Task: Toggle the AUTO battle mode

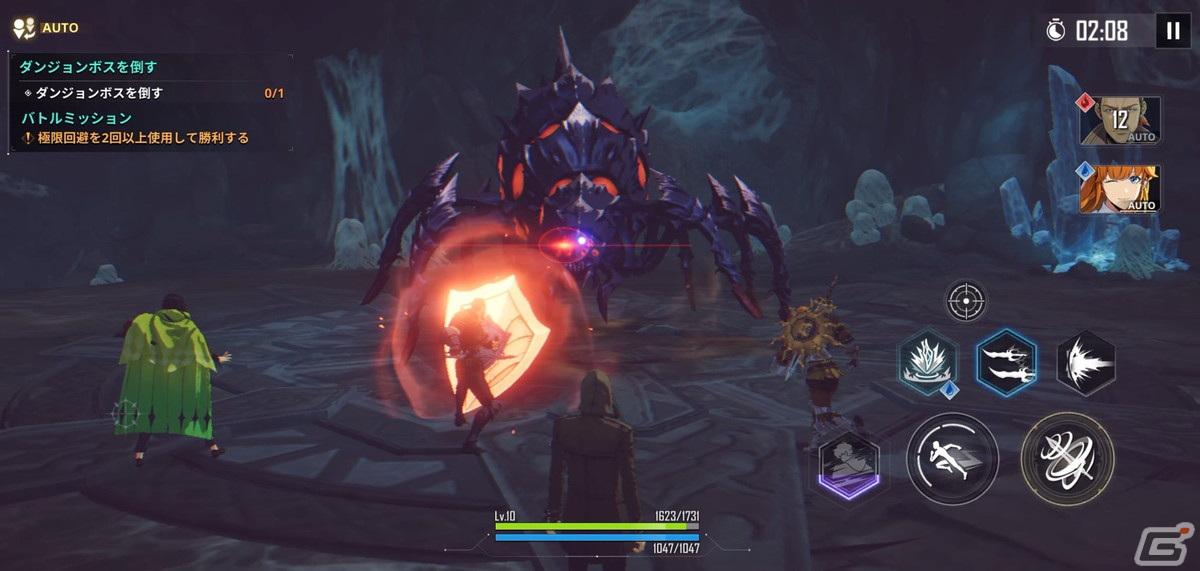Action: pyautogui.click(x=44, y=28)
